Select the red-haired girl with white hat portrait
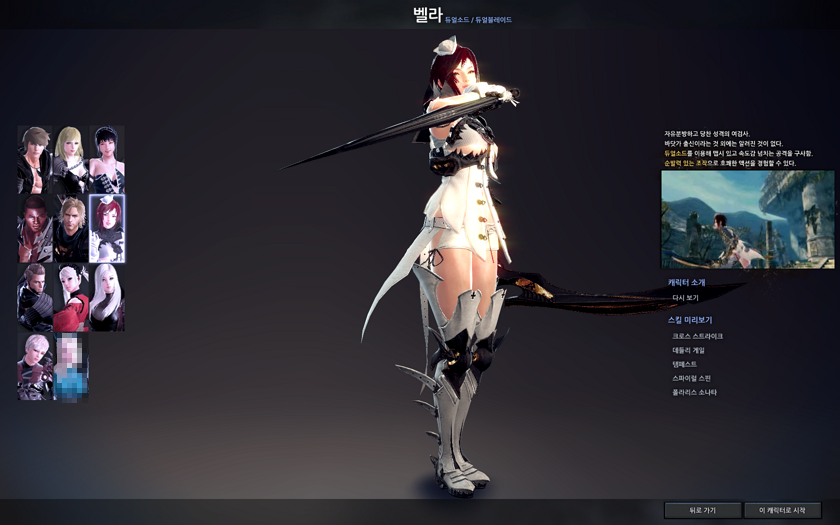This screenshot has width=840, height=525. 107,228
